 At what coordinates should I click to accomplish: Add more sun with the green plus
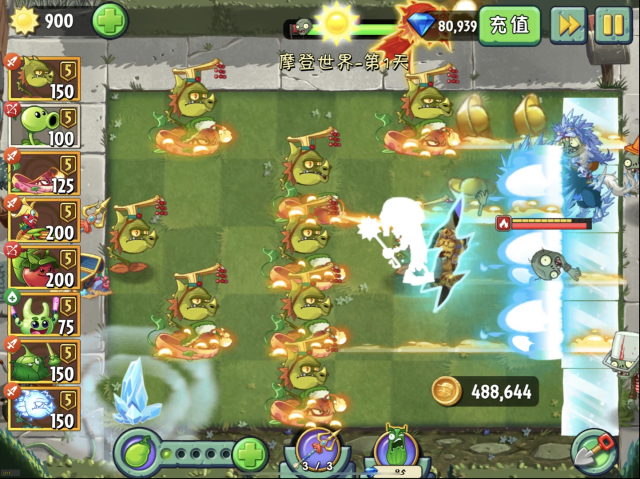(110, 19)
